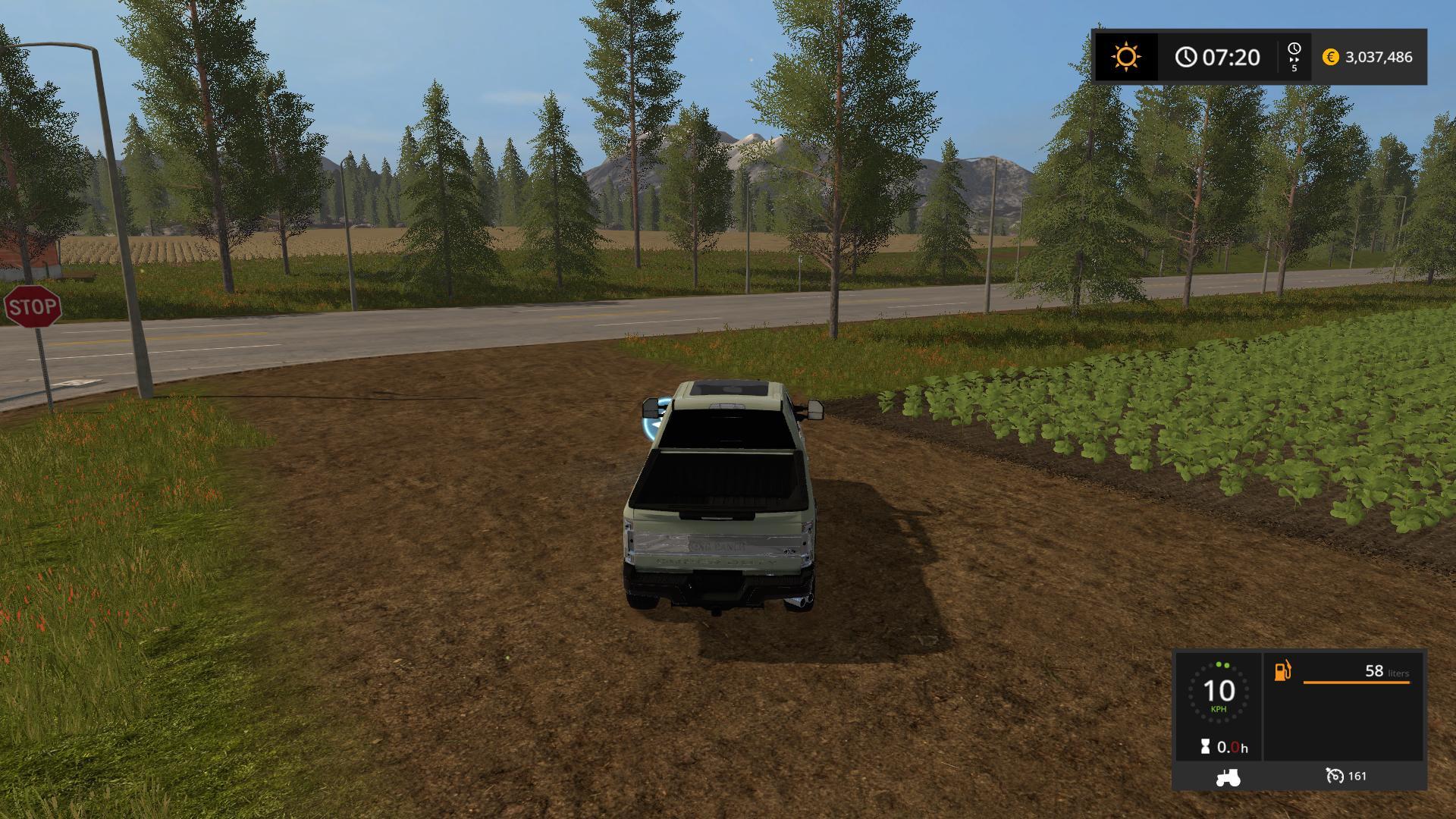
Task: Click the euro coin money icon
Action: [1330, 57]
